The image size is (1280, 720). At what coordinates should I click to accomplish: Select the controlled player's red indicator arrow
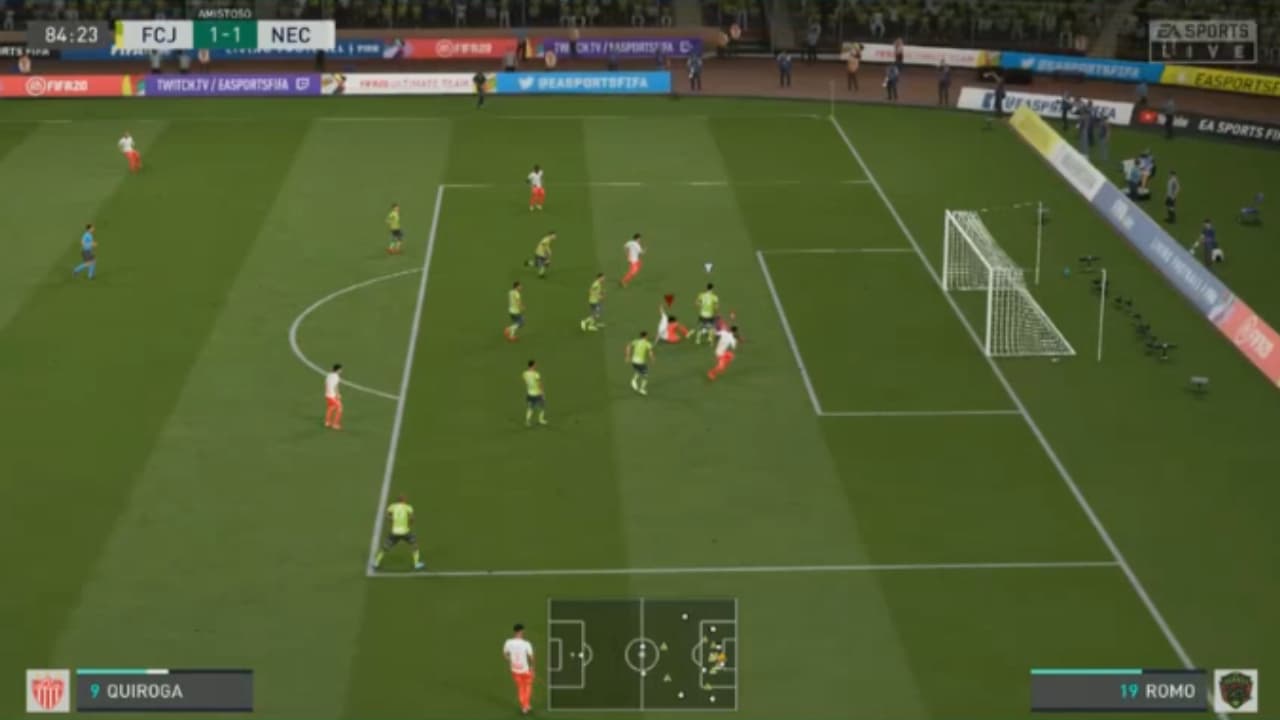[667, 300]
